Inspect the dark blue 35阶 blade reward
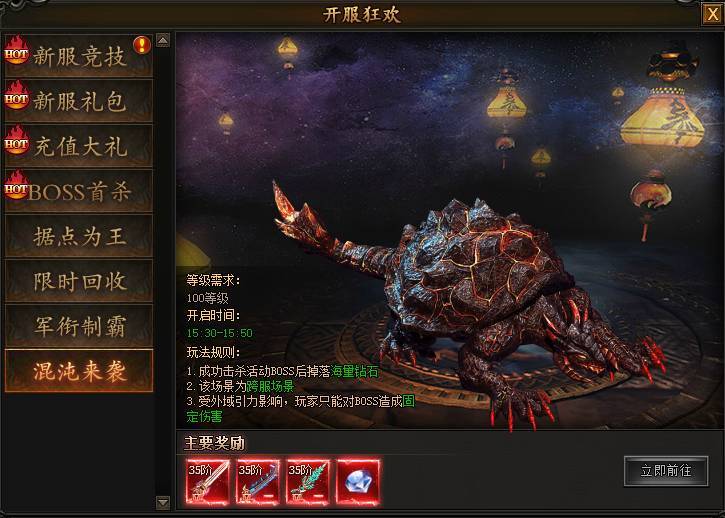The height and width of the screenshot is (518, 725). coord(258,480)
